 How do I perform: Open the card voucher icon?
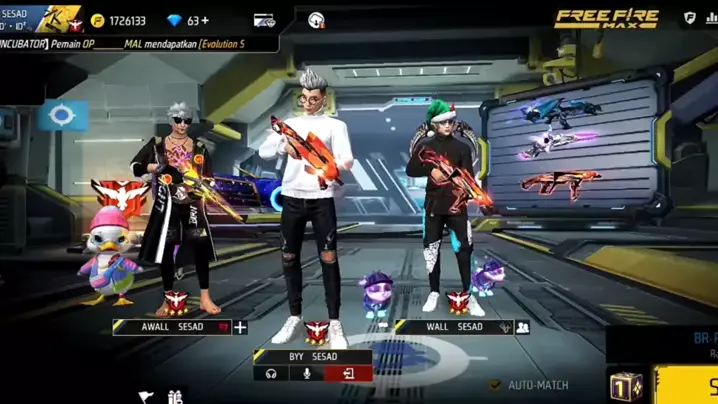[264, 21]
